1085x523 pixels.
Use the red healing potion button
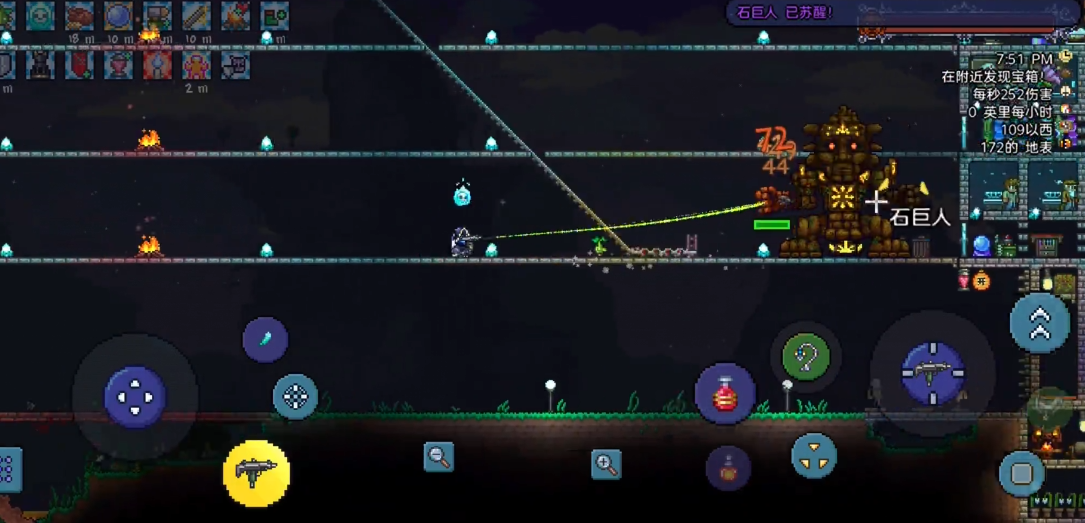click(x=725, y=393)
